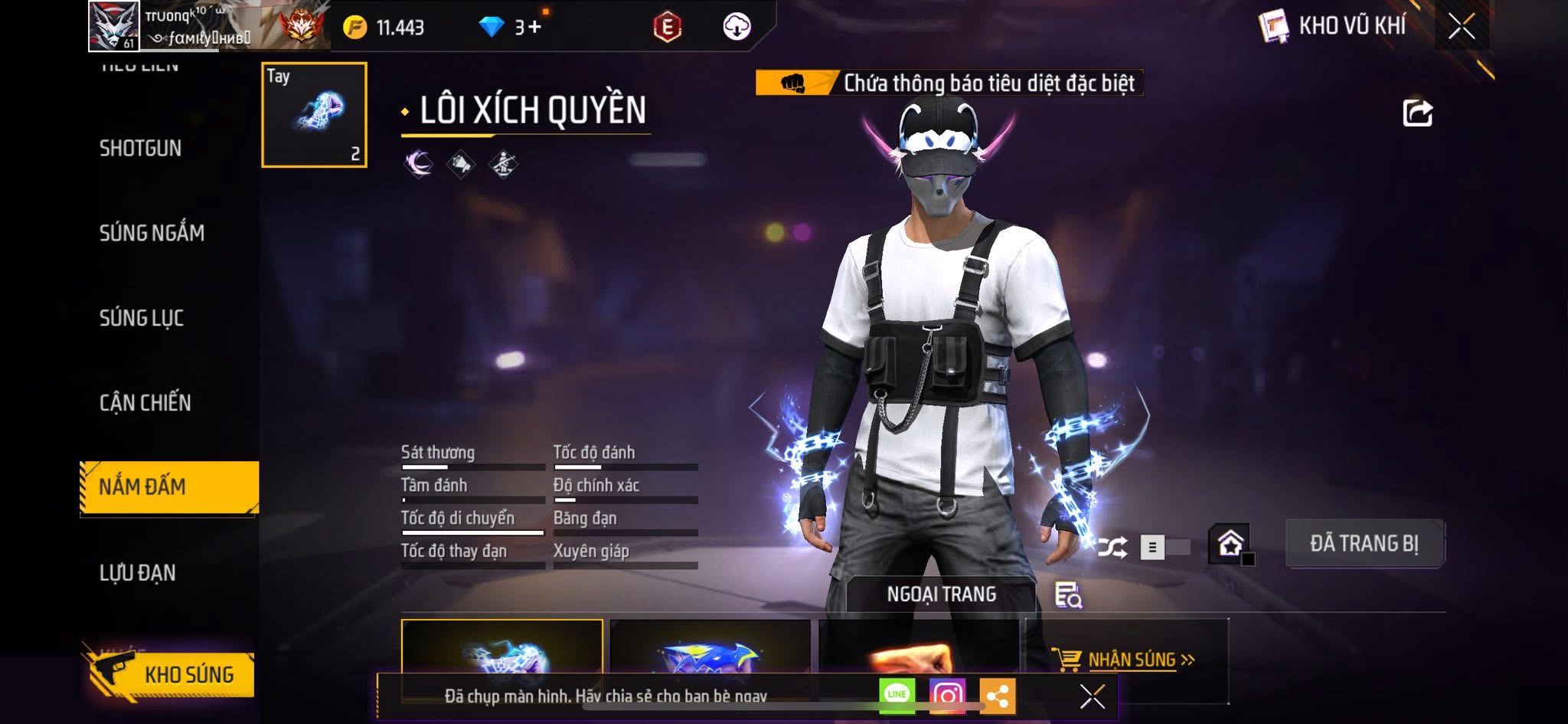The height and width of the screenshot is (724, 1568).
Task: Add diamonds with the plus button
Action: pos(534,28)
